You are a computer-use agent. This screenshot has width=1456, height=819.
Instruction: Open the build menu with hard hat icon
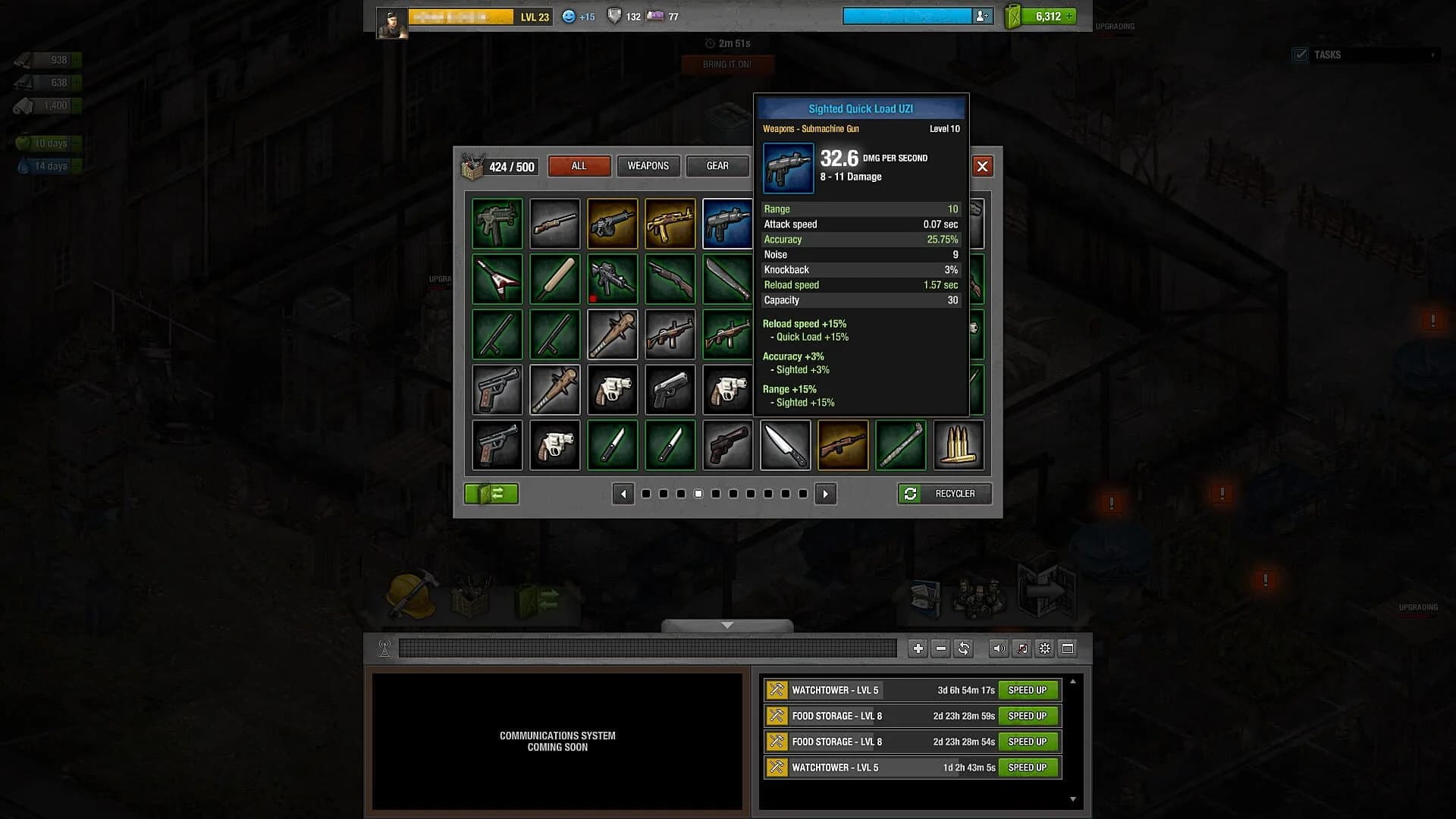click(x=409, y=595)
